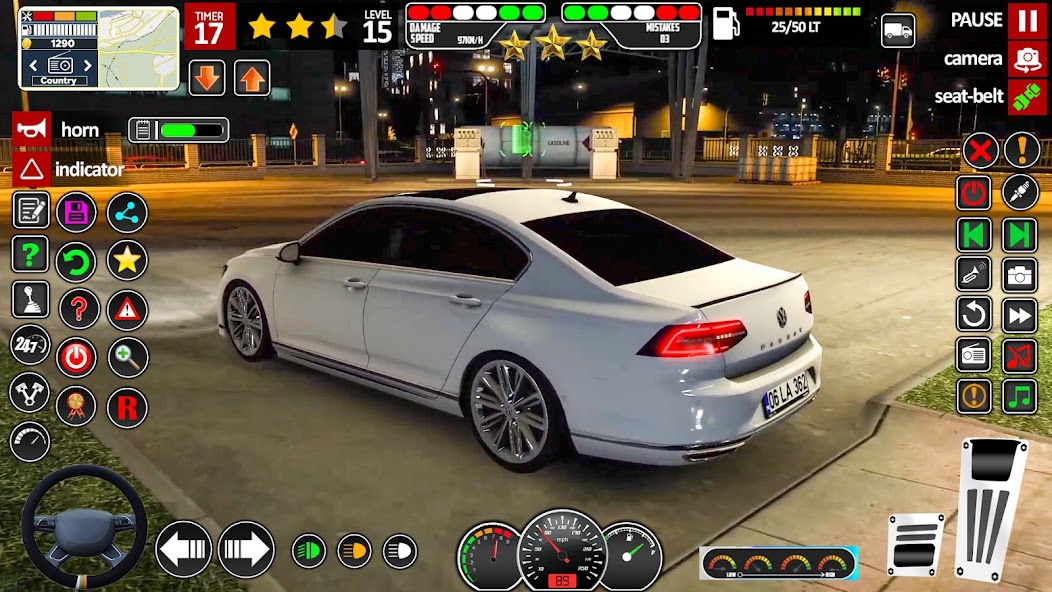Click the gear shifter icon

(x=30, y=299)
